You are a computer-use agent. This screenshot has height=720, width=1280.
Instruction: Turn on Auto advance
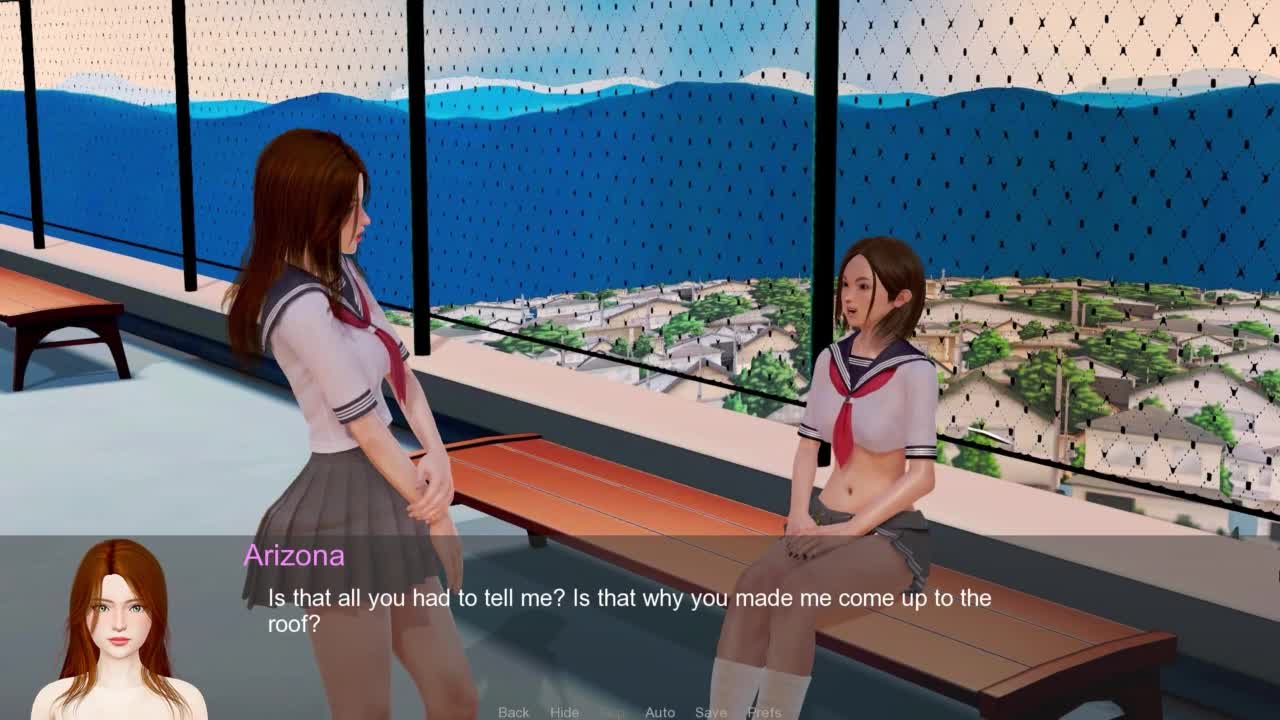(660, 712)
